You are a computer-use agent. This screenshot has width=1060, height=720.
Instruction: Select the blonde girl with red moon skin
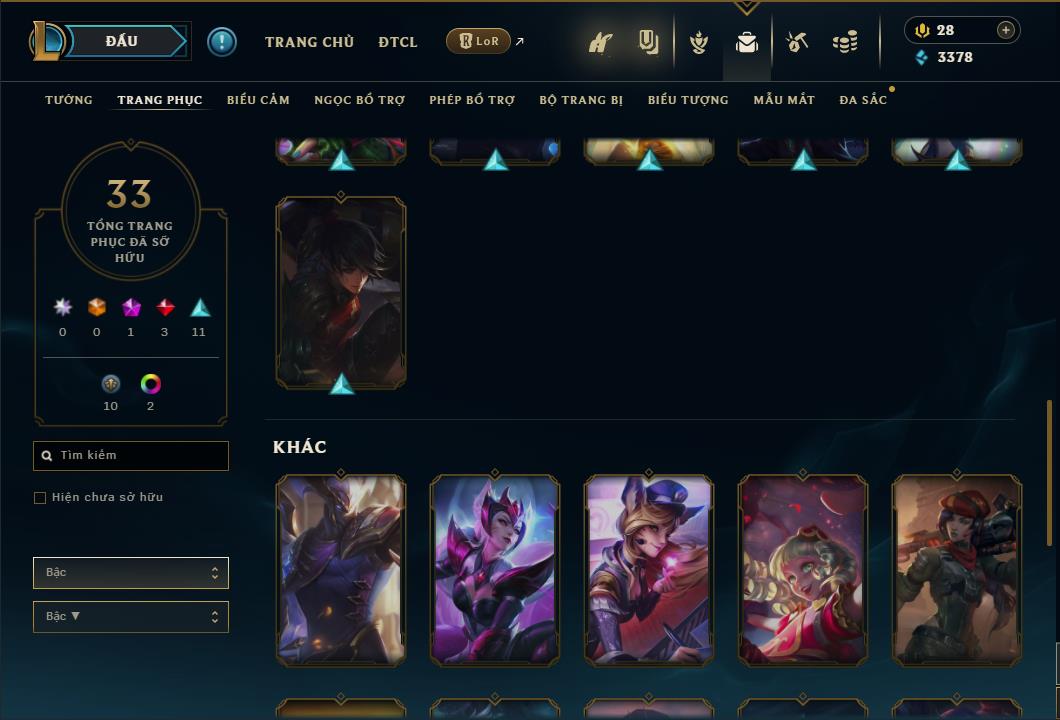coord(803,570)
